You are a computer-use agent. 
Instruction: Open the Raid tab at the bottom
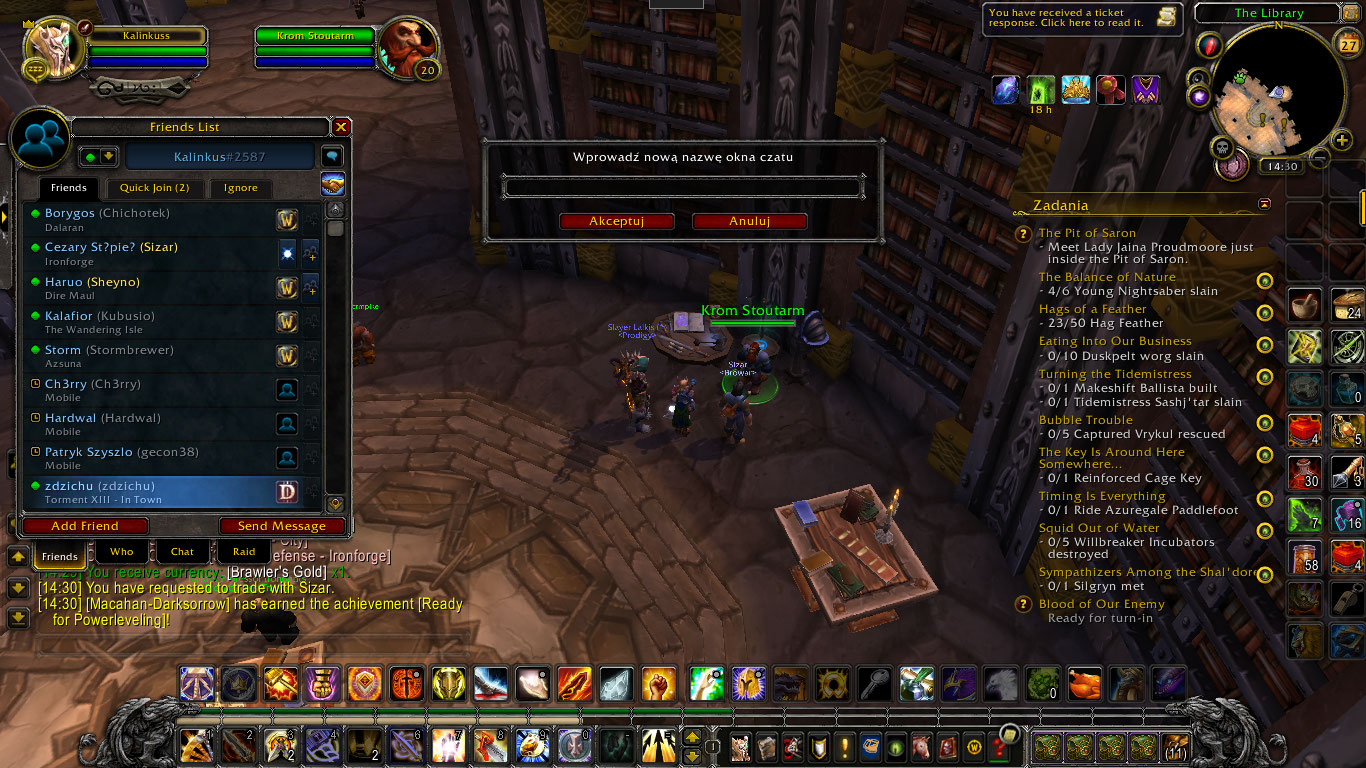243,551
